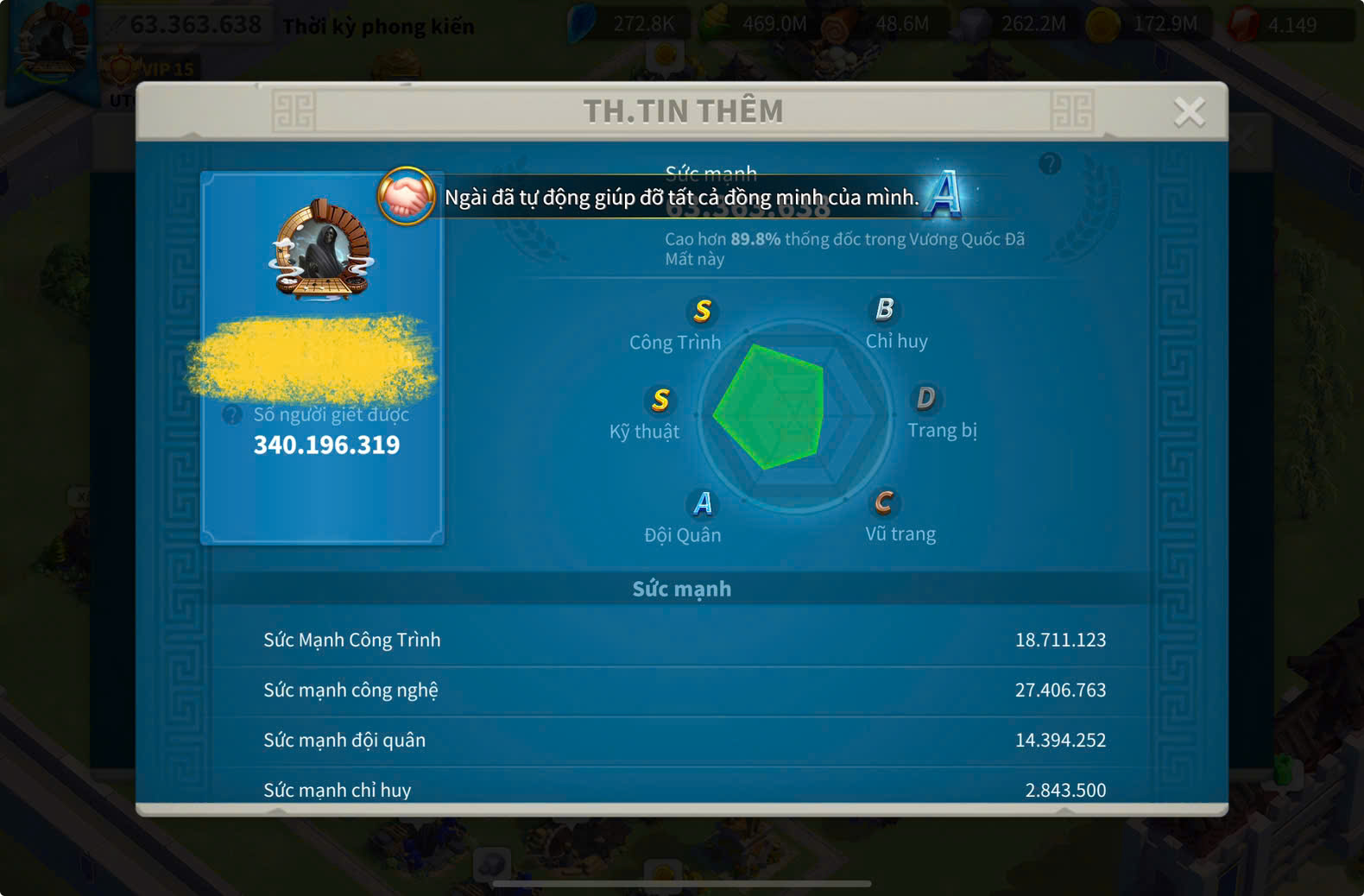Click the Sức mạnh đội quân row
This screenshot has width=1364, height=896.
pyautogui.click(x=684, y=740)
